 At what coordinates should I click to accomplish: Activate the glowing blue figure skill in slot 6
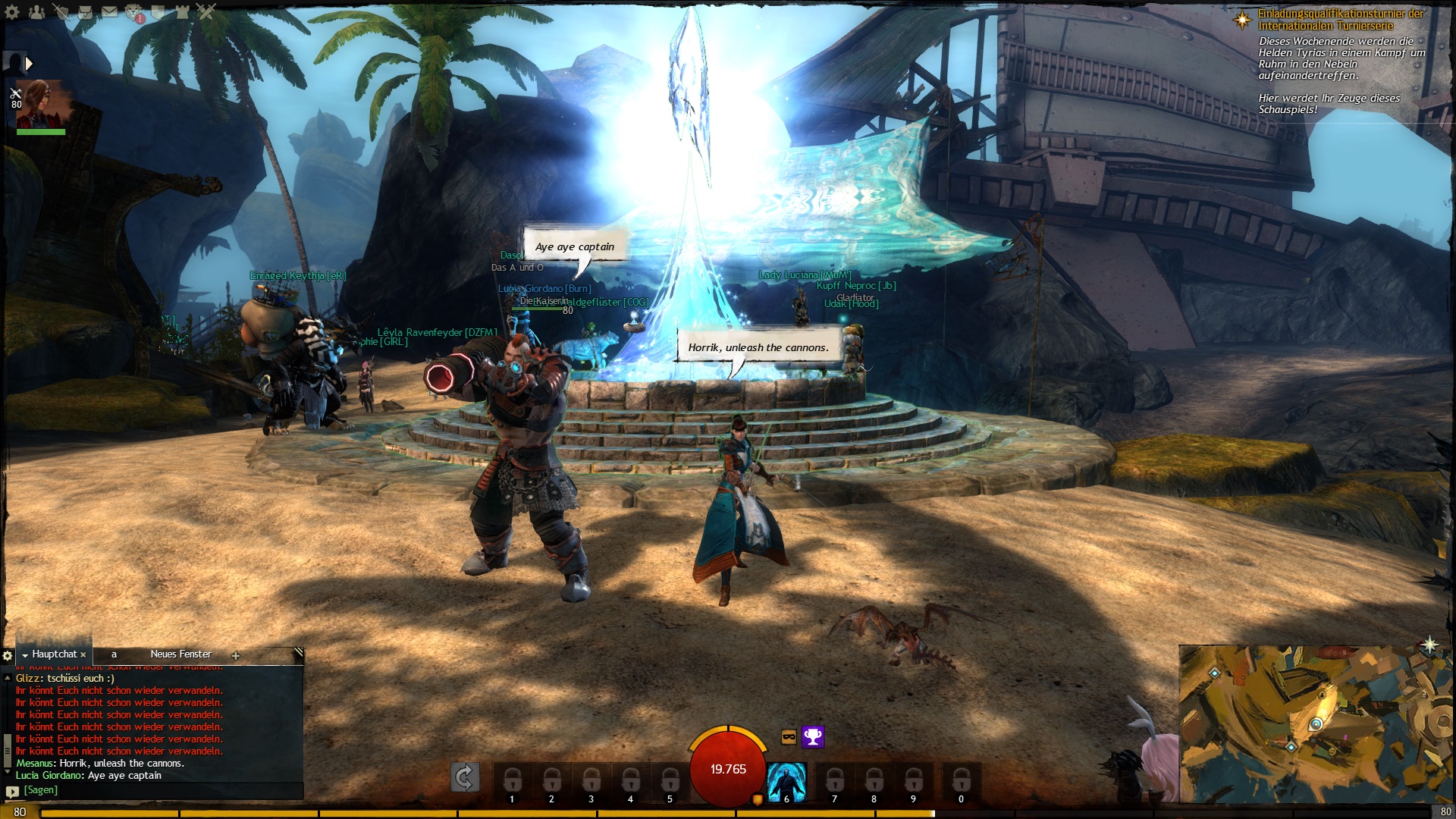786,781
